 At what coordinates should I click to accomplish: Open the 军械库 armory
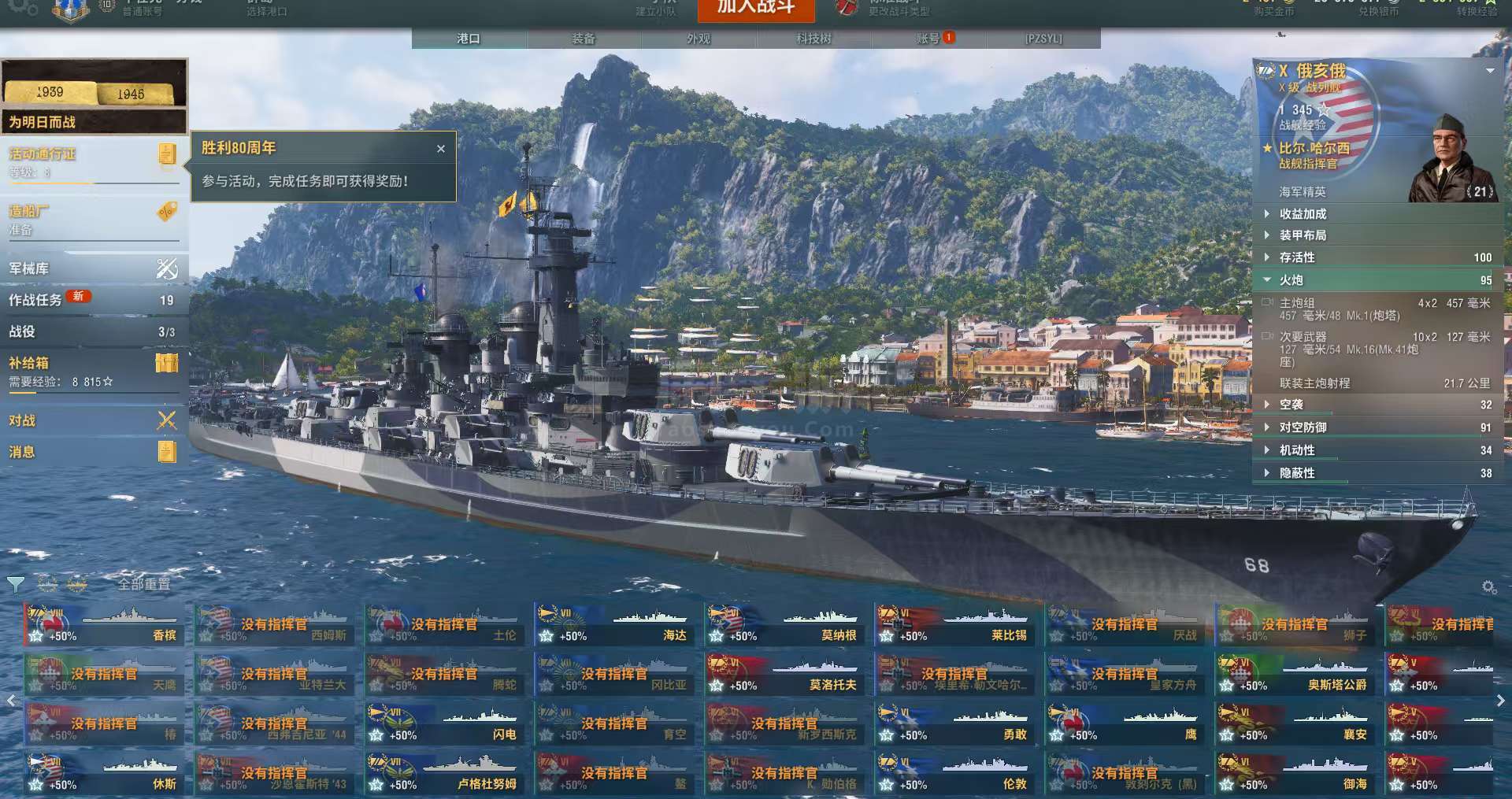click(94, 268)
